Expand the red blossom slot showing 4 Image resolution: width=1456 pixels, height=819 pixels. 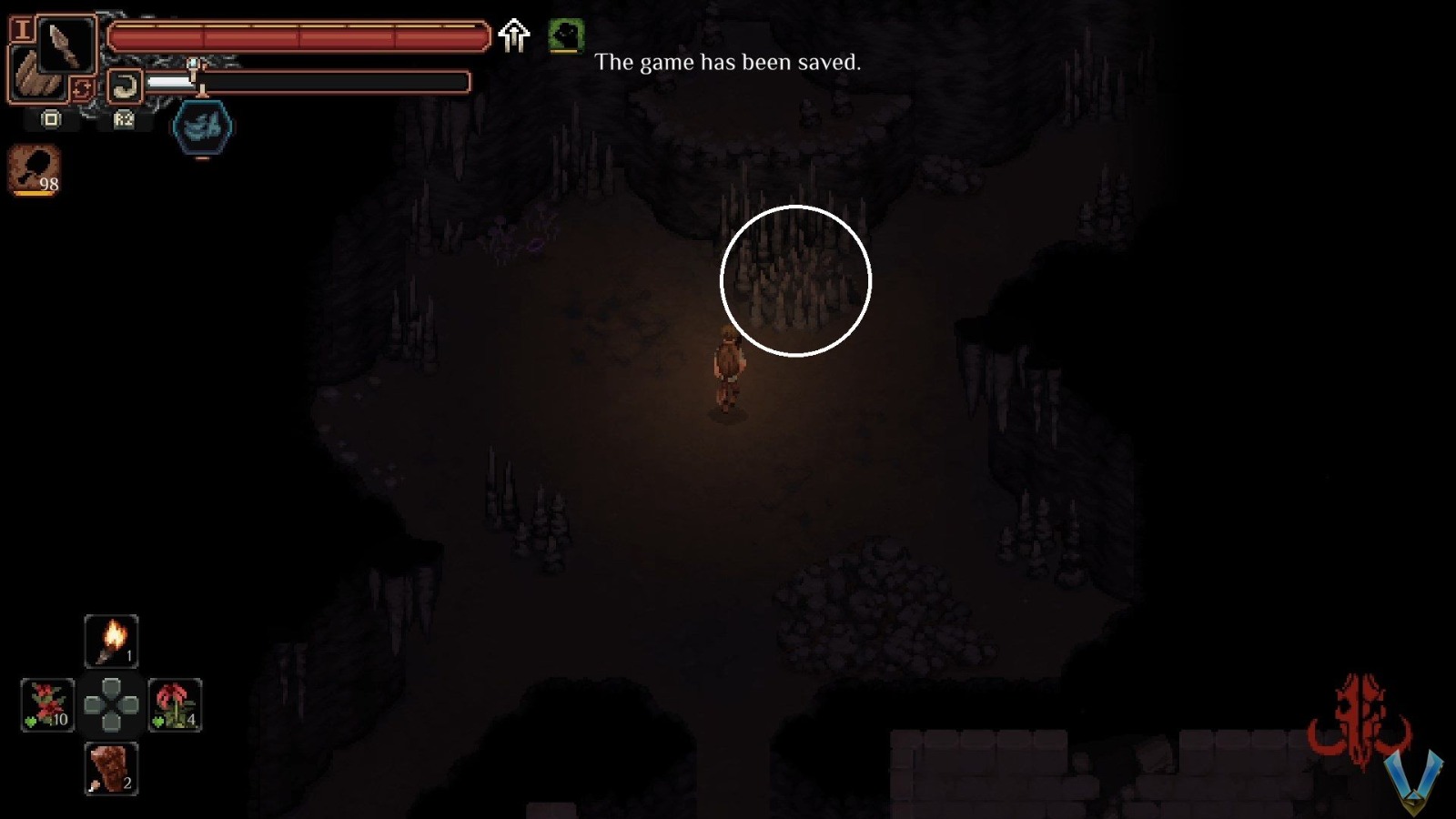(173, 703)
